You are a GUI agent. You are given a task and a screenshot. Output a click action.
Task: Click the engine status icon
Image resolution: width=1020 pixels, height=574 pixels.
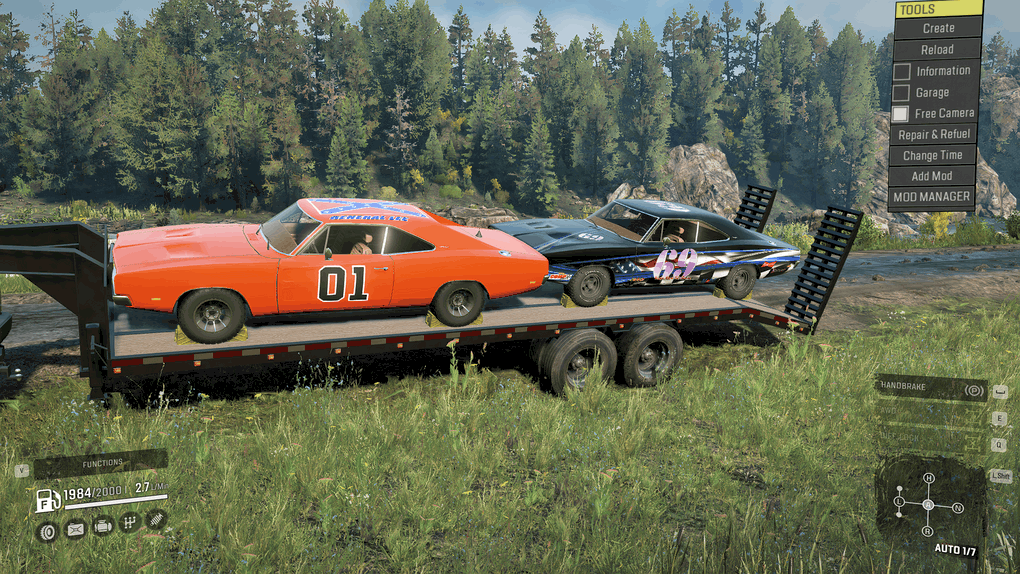pos(102,525)
